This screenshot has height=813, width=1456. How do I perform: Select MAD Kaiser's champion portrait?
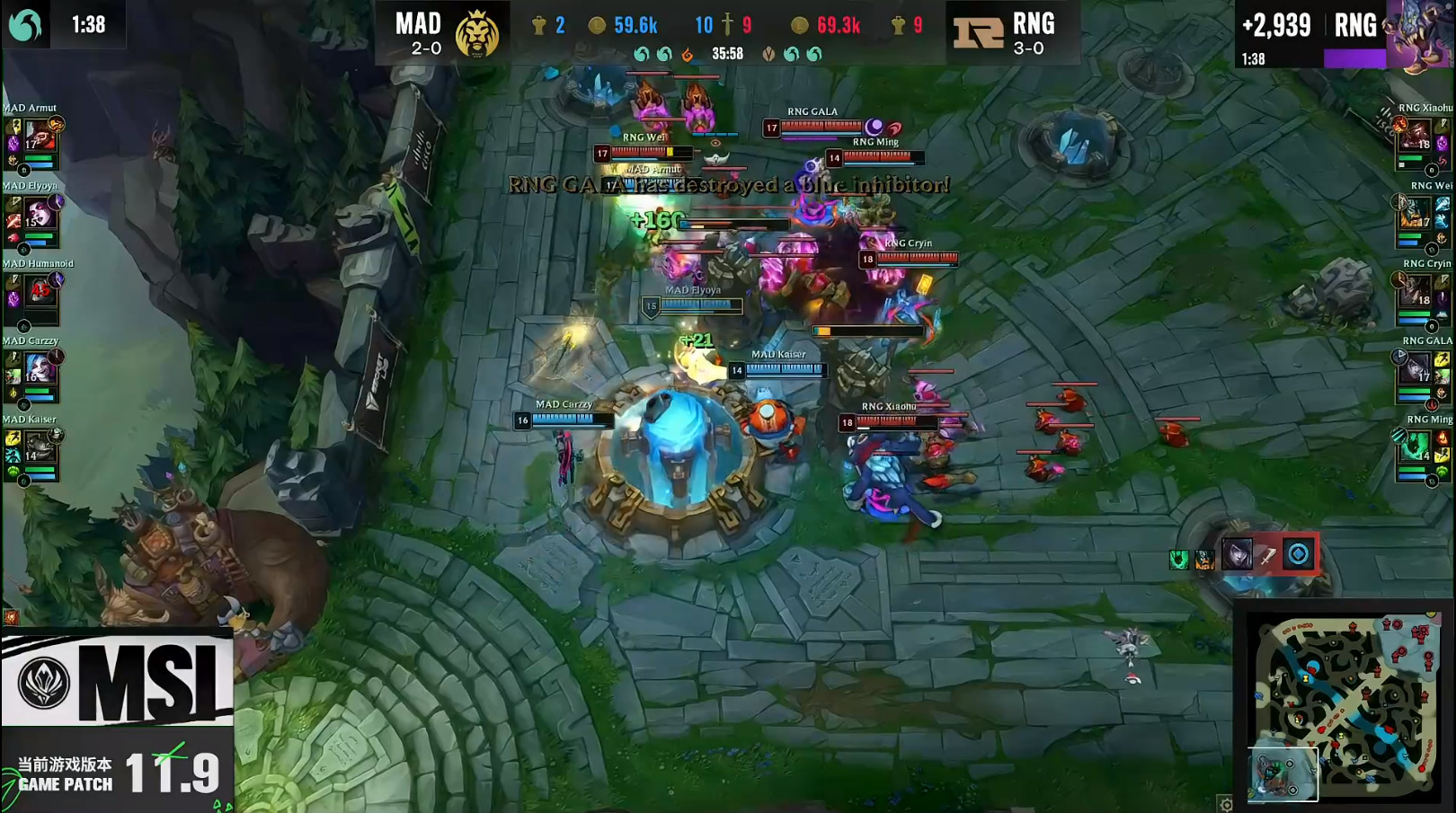(40, 446)
